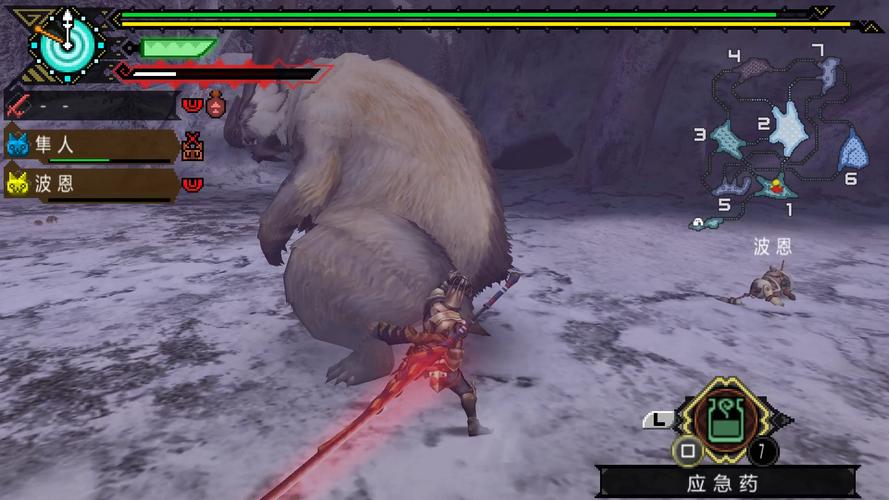Click area 4 on the minimap
This screenshot has height=500, width=889.
758,66
